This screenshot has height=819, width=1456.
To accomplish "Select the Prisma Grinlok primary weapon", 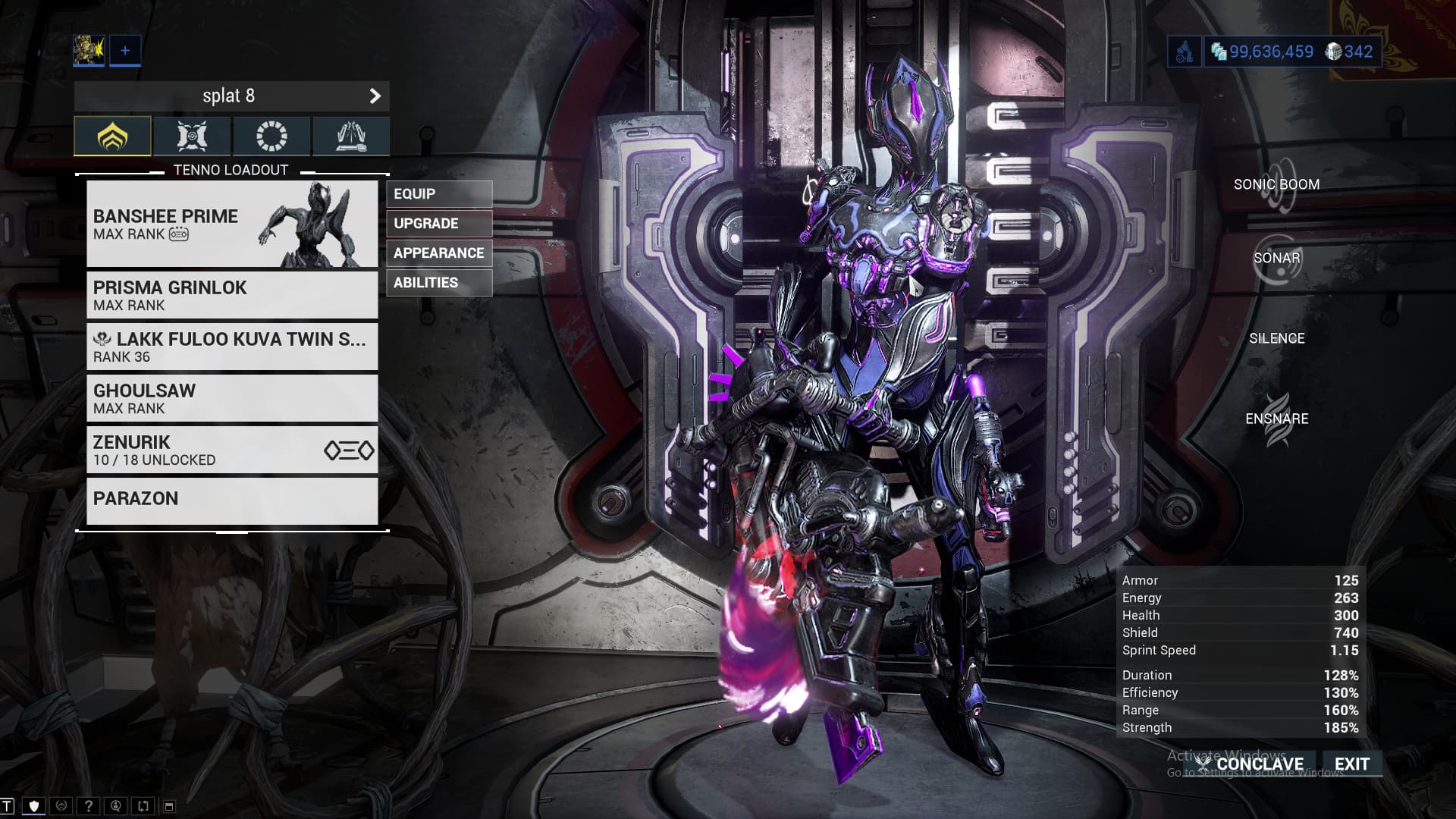I will (232, 295).
